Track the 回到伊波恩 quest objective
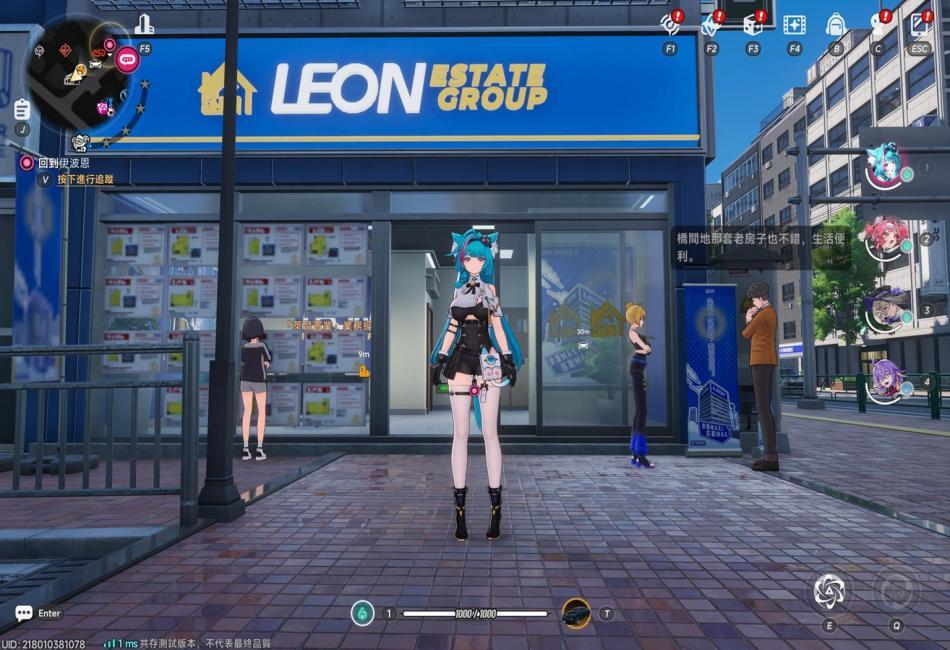This screenshot has width=950, height=650. pos(62,163)
